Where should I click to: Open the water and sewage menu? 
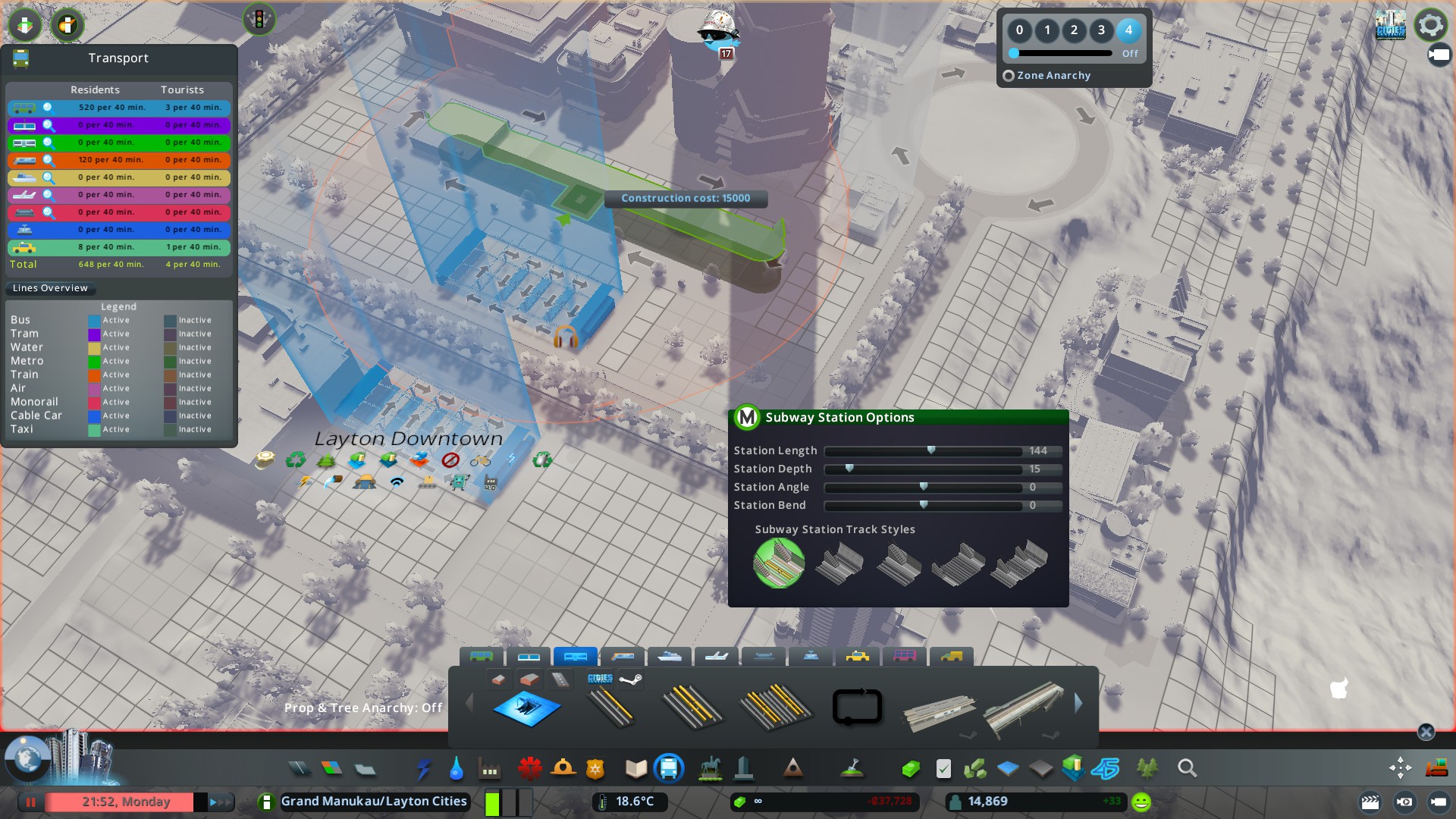456,769
